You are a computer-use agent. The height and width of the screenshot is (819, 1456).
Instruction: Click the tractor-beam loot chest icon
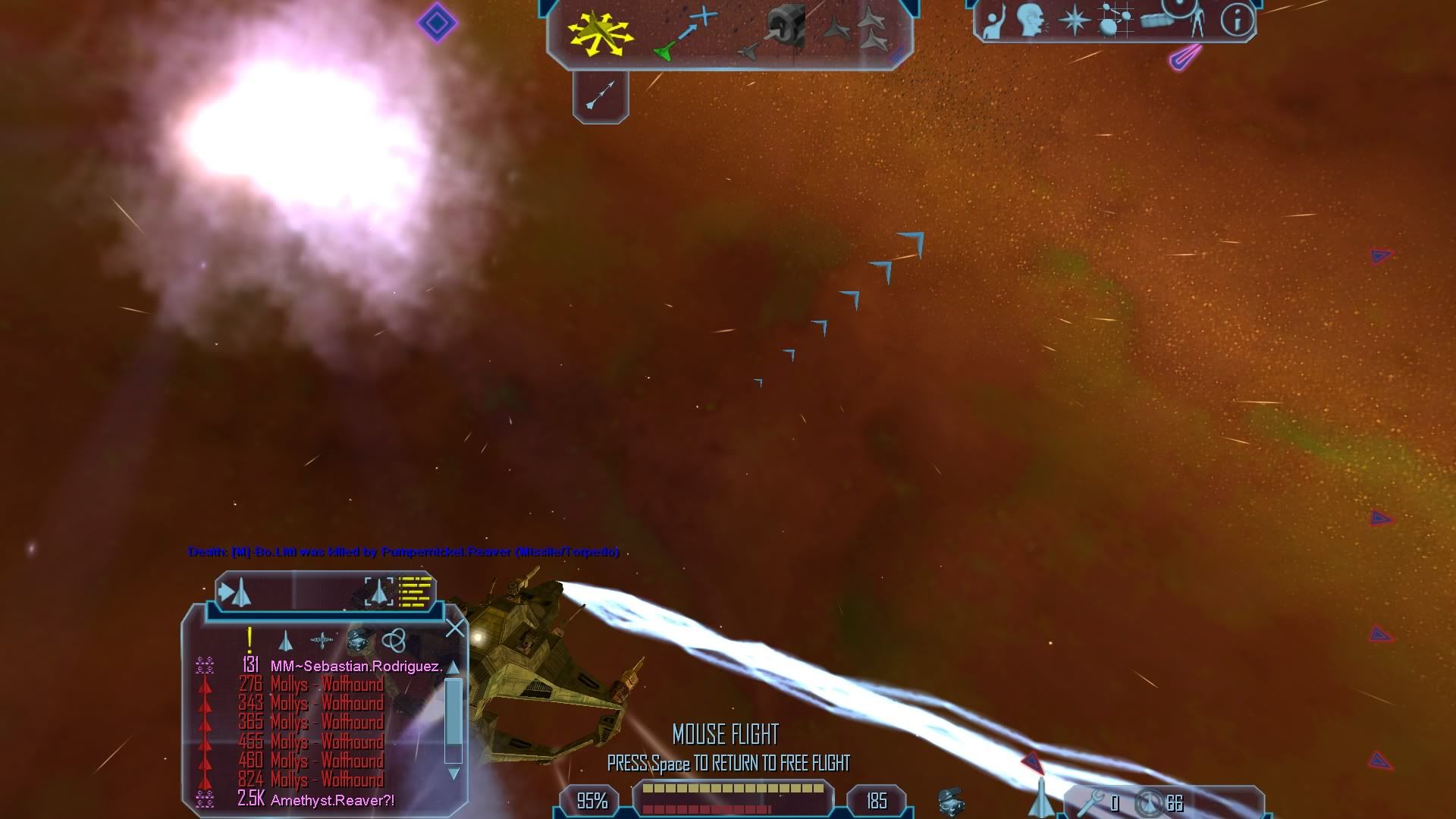tap(951, 801)
